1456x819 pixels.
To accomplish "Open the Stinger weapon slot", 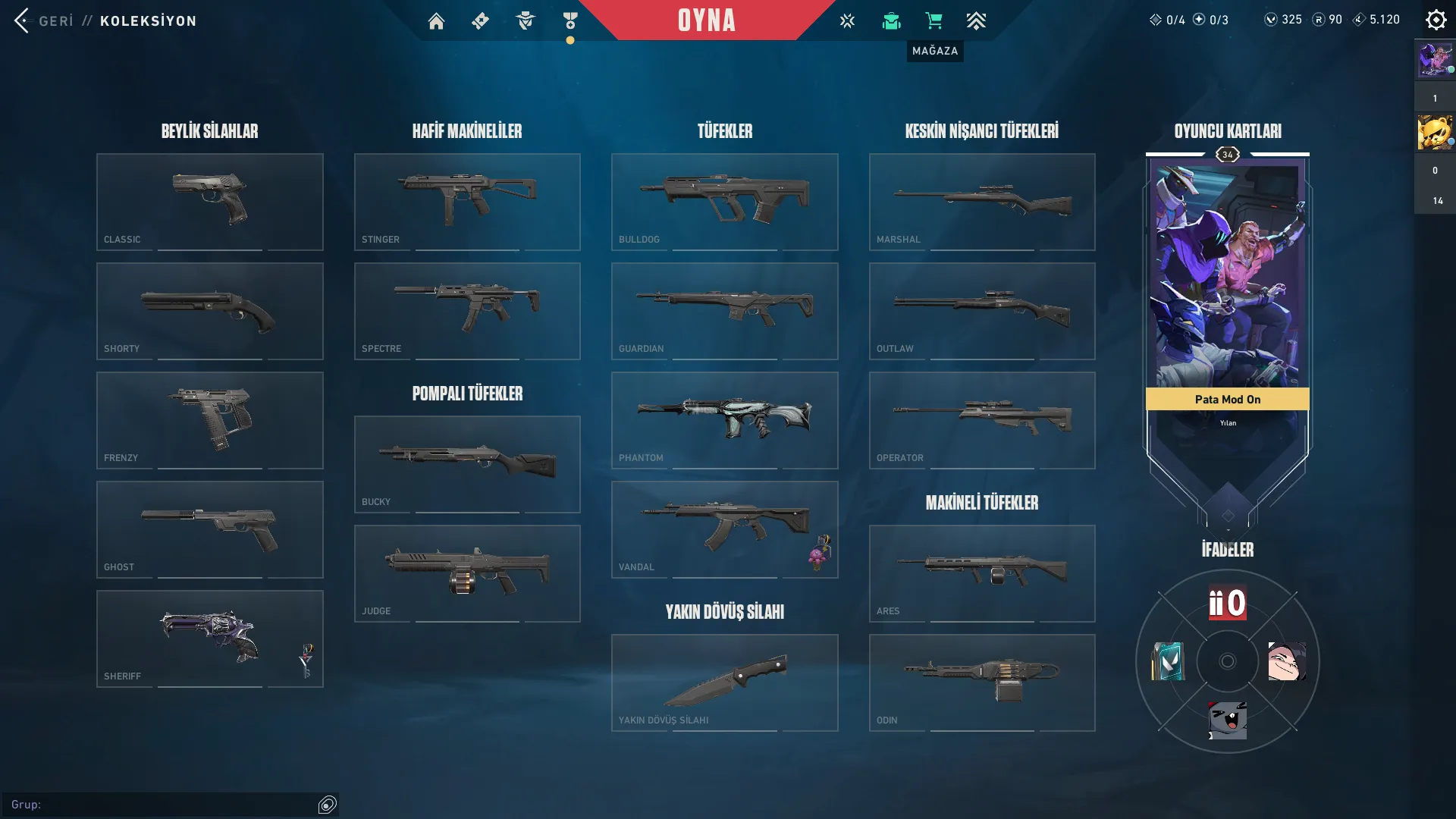I will (467, 202).
